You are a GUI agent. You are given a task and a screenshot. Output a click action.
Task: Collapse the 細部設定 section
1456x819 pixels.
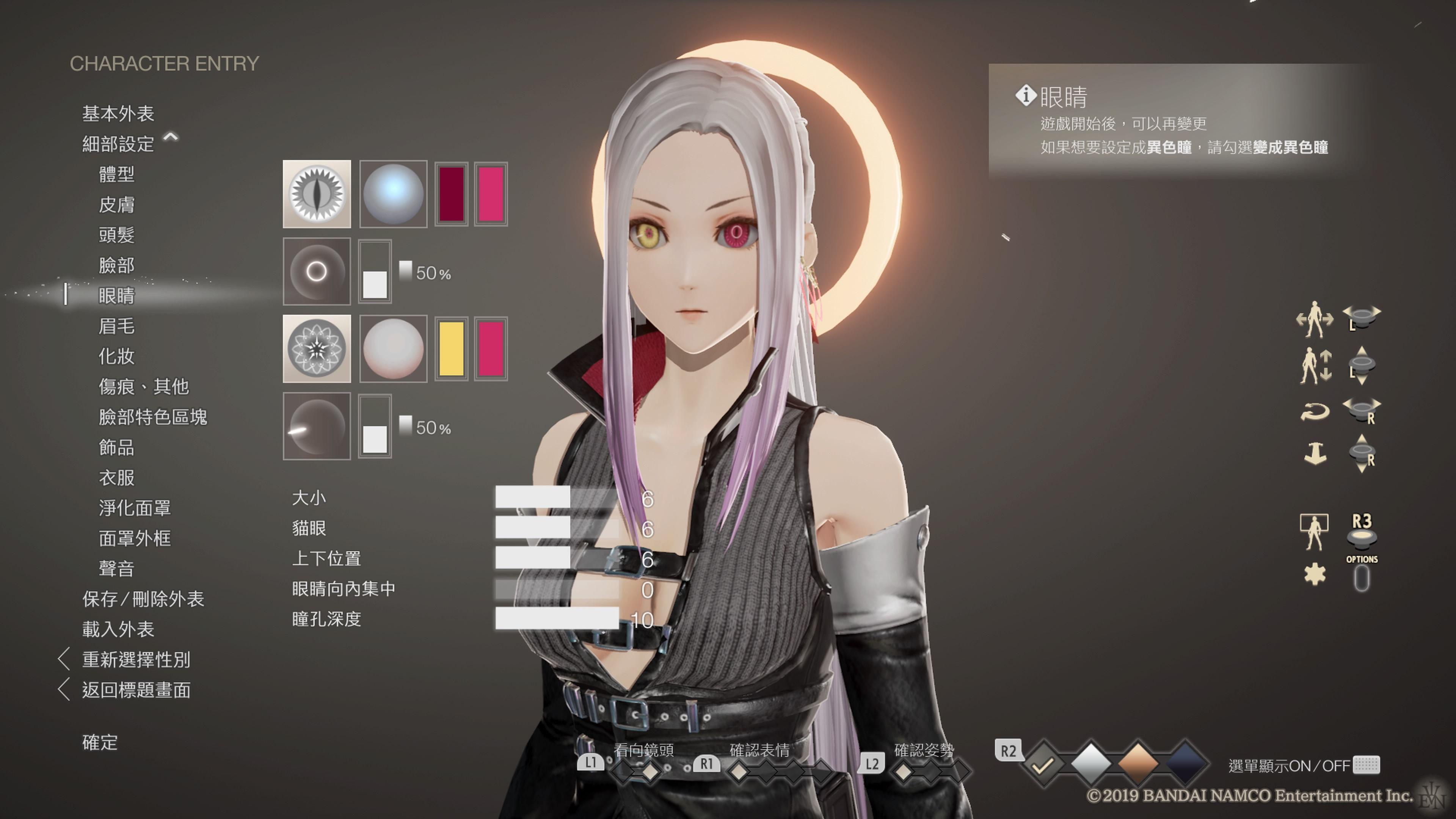170,137
